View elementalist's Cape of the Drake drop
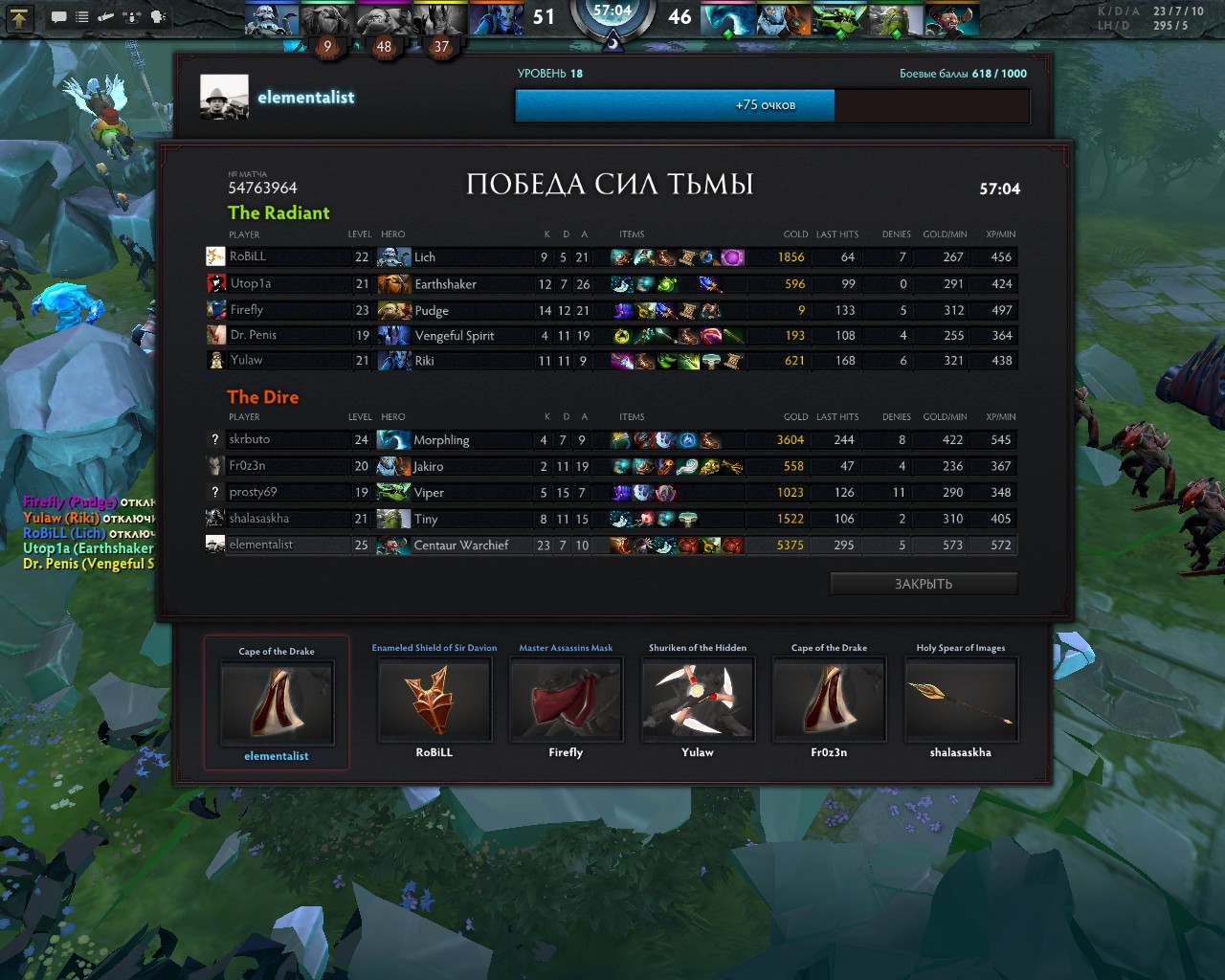Image resolution: width=1225 pixels, height=980 pixels. click(x=277, y=702)
